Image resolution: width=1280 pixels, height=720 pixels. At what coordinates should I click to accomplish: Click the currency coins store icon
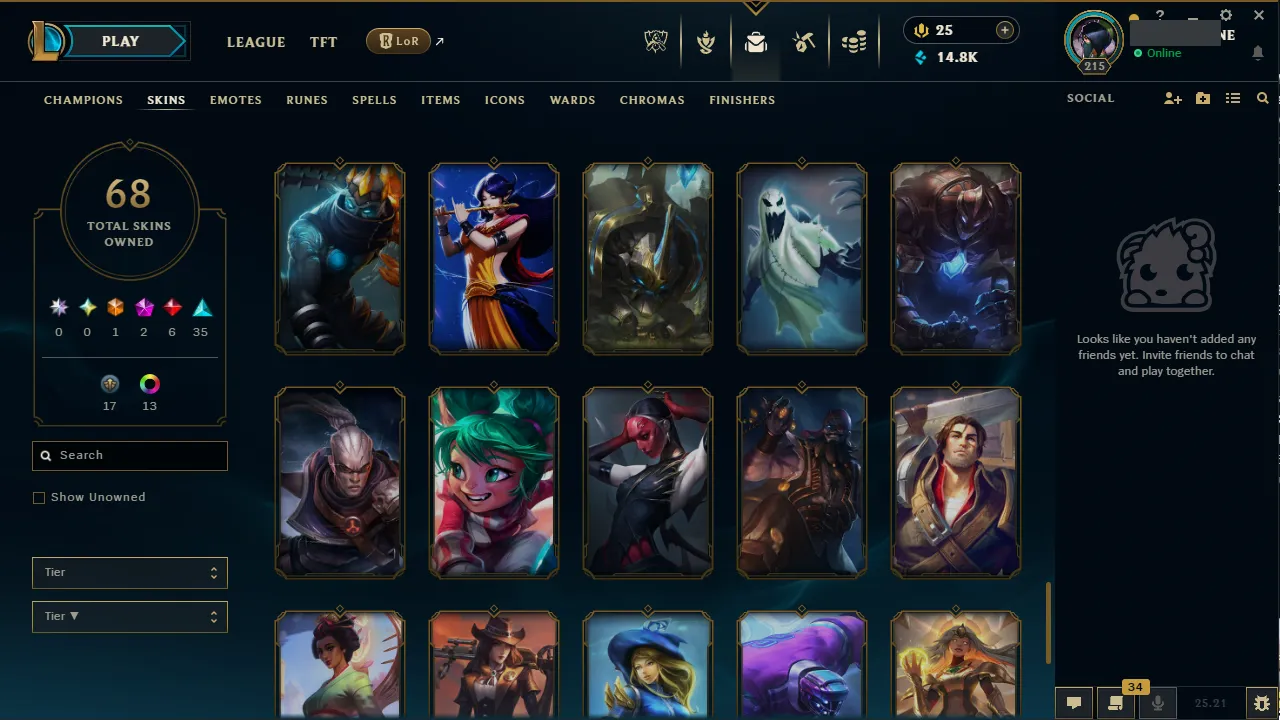tap(855, 42)
